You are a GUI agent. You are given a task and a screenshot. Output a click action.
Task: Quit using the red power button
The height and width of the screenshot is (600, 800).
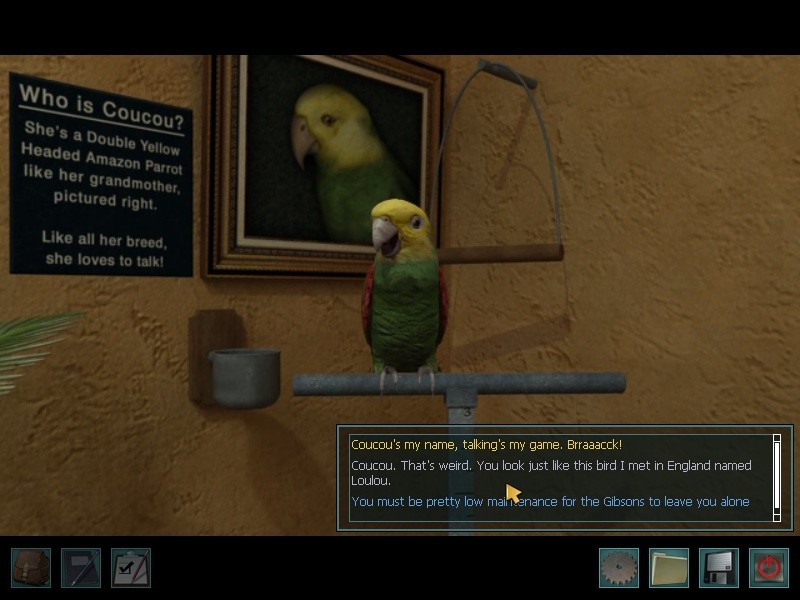(768, 567)
